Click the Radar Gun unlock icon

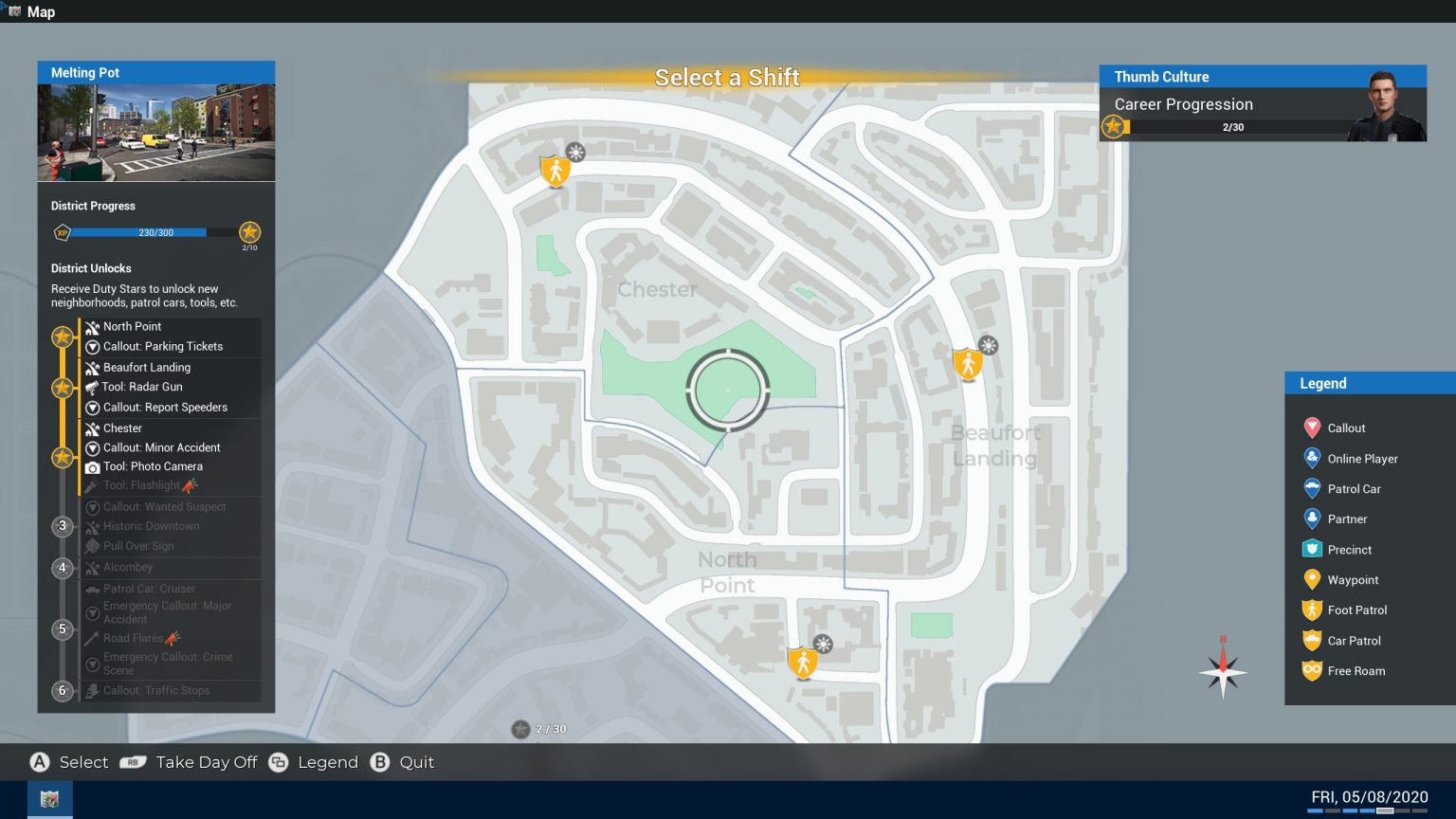click(x=93, y=387)
